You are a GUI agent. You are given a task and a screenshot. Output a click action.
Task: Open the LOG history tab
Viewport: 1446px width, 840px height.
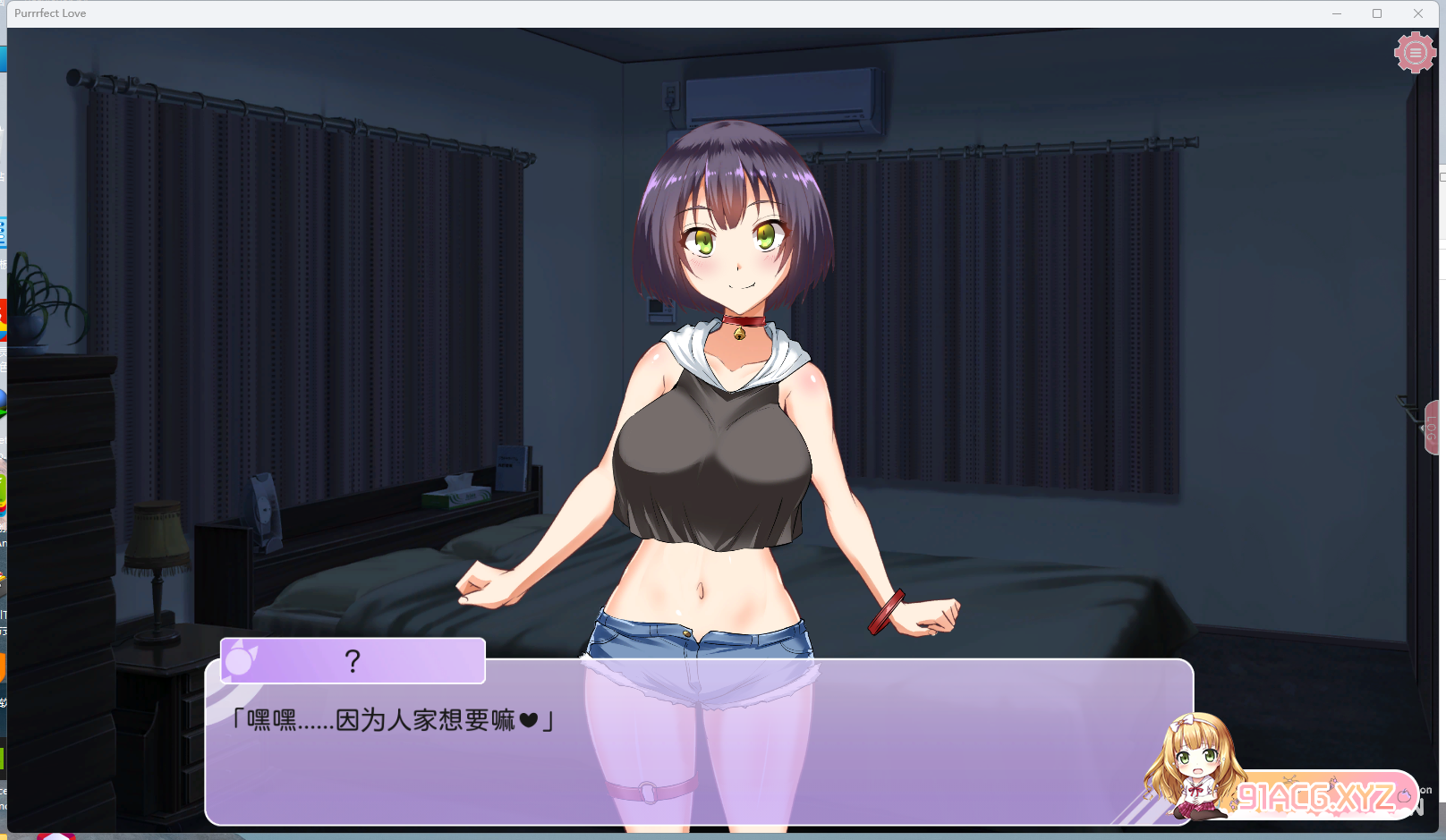click(1432, 428)
